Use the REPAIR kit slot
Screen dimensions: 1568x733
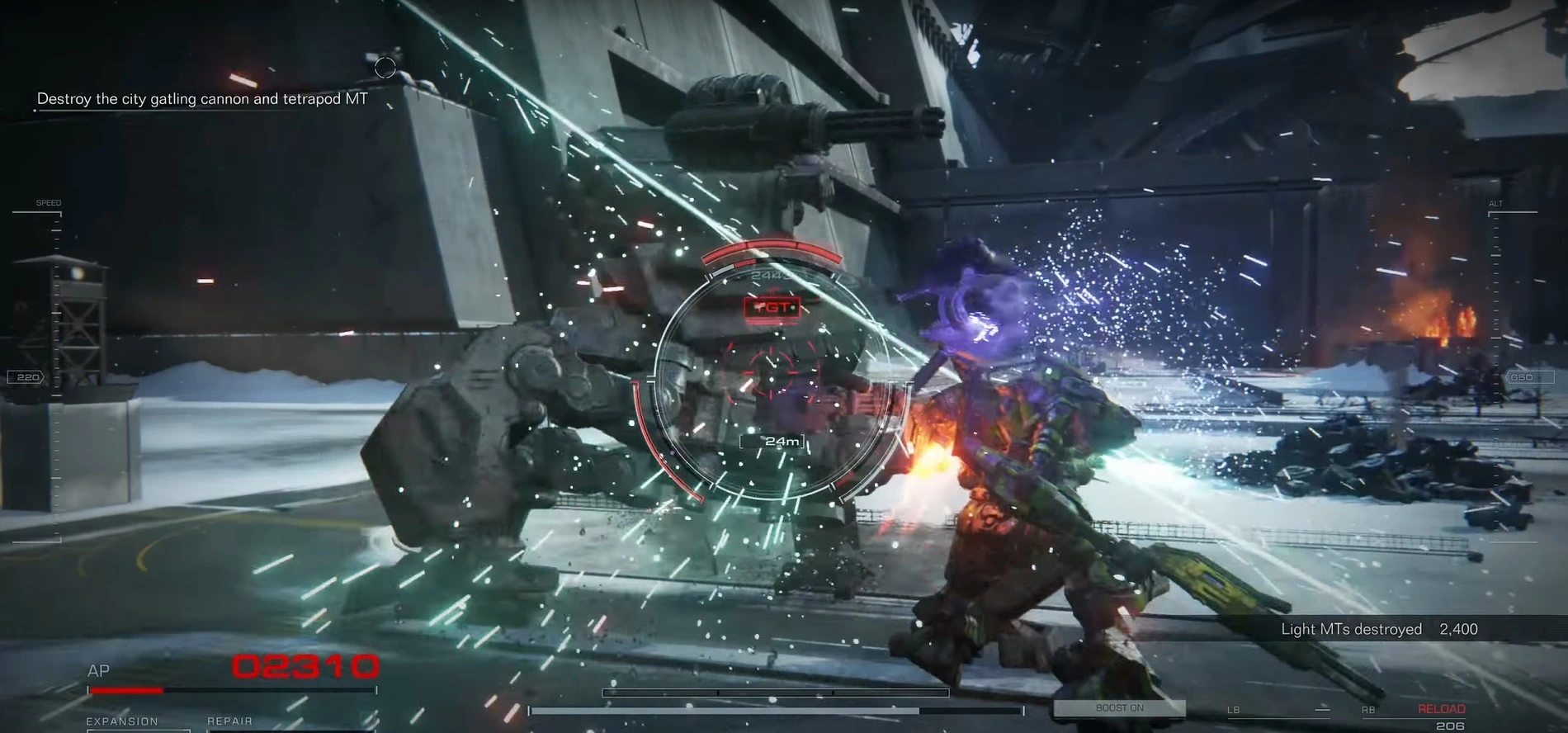click(x=229, y=721)
